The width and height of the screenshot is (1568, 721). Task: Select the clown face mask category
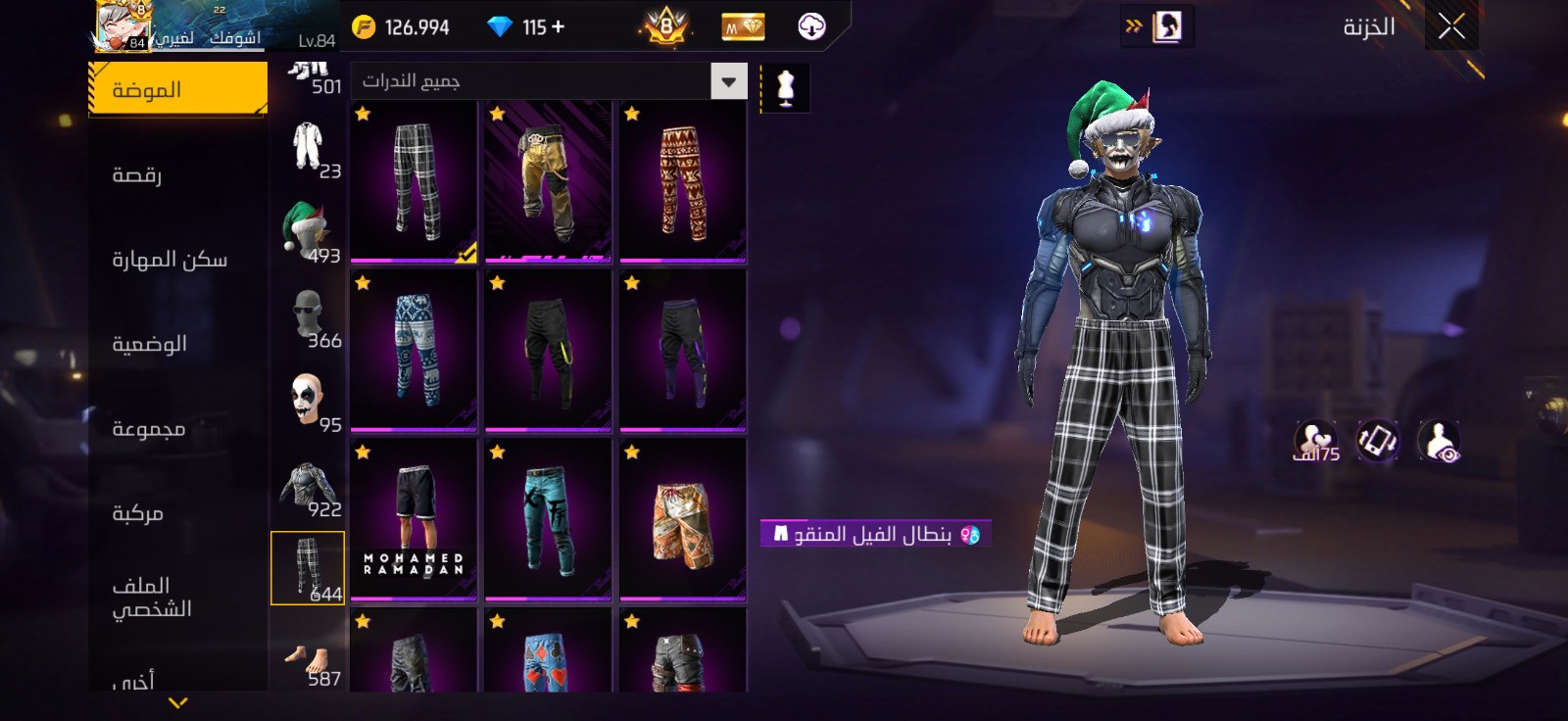pos(308,402)
